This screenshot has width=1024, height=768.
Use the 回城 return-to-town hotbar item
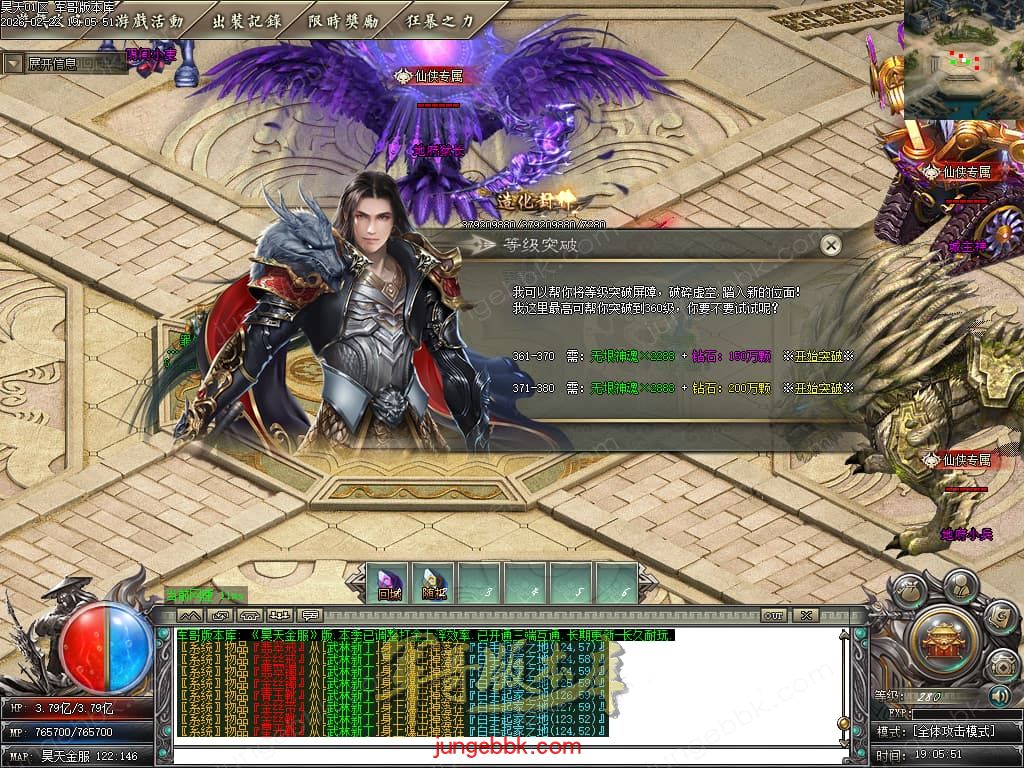tap(389, 583)
